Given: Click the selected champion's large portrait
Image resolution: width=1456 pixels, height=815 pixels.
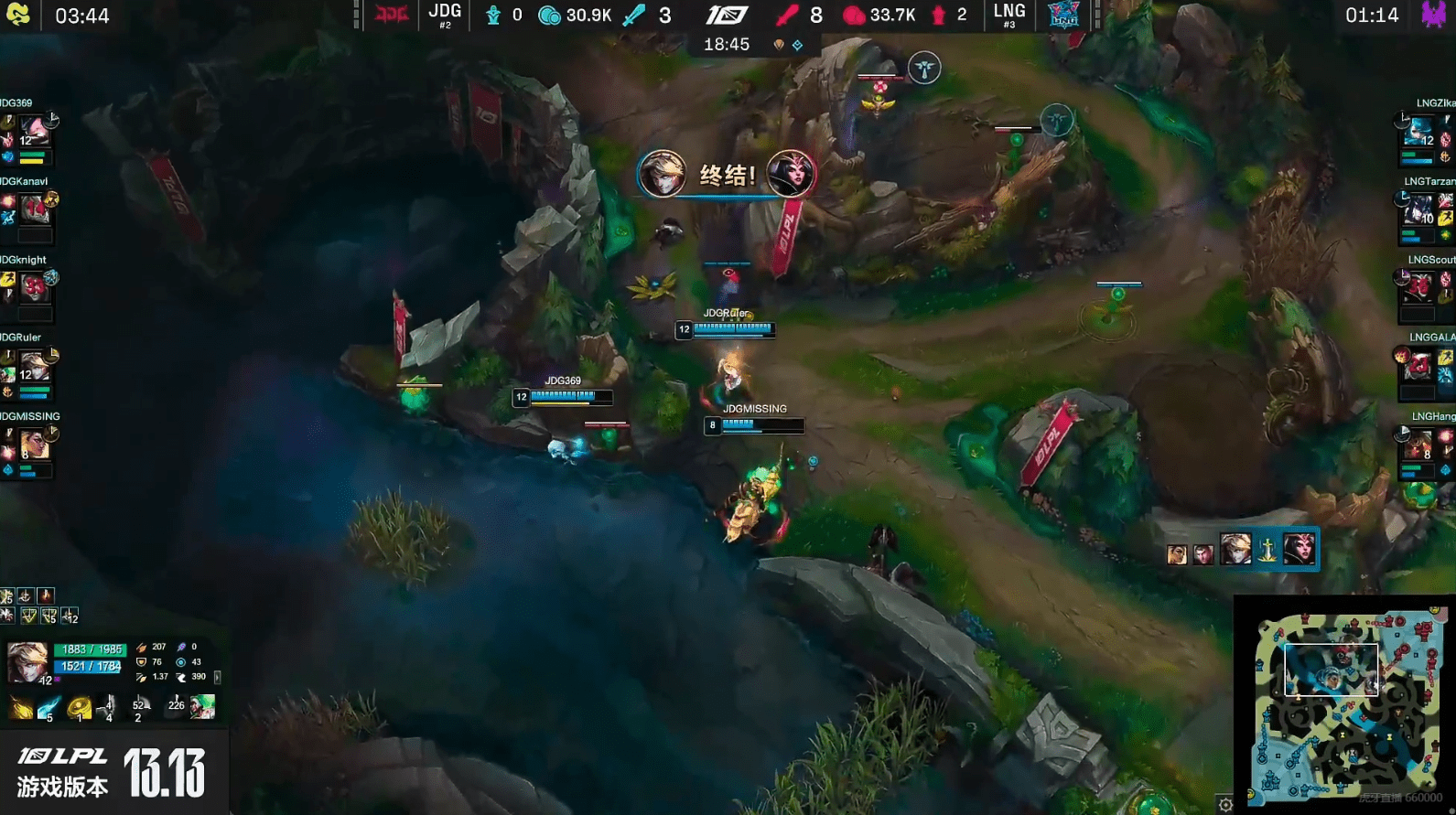Looking at the screenshot, I should click(x=27, y=662).
